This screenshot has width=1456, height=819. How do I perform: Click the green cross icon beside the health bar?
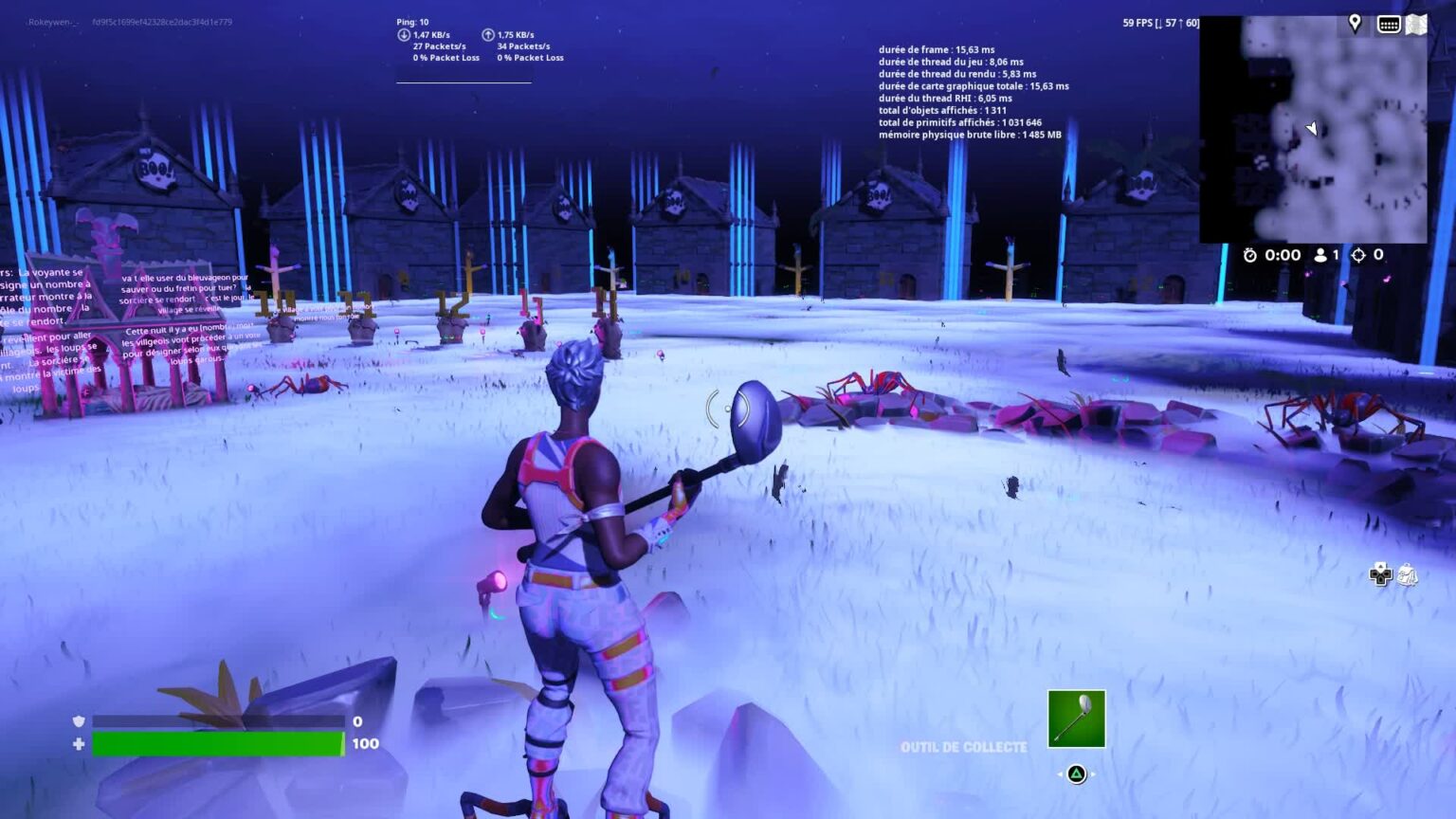pos(79,744)
